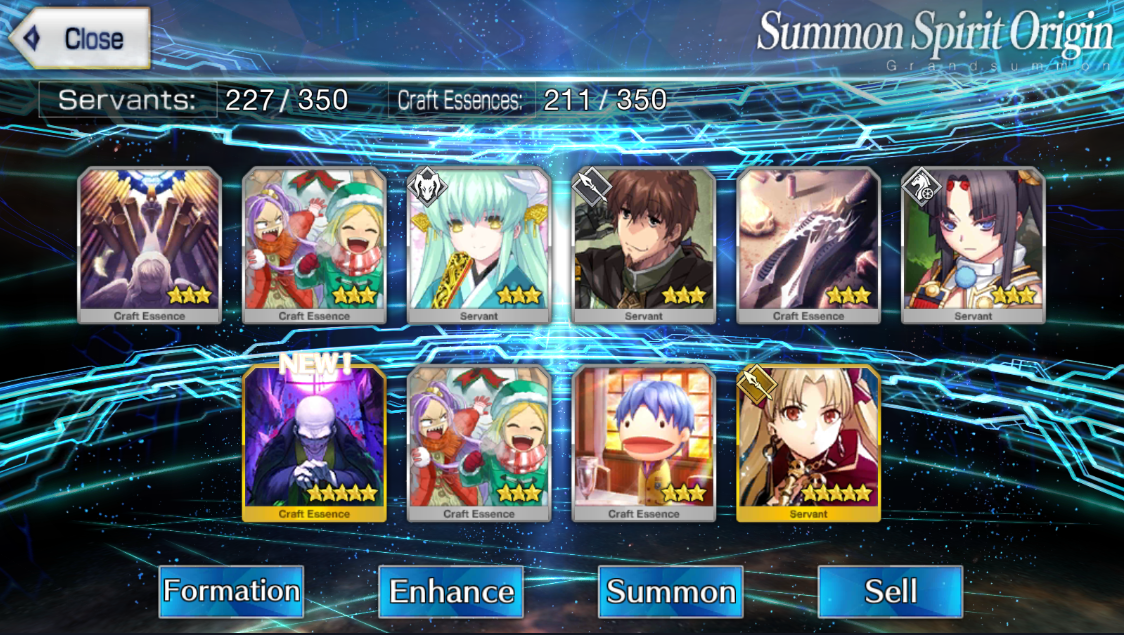Select the green-haired Kiyohime servant card
The image size is (1124, 635).
coord(479,245)
